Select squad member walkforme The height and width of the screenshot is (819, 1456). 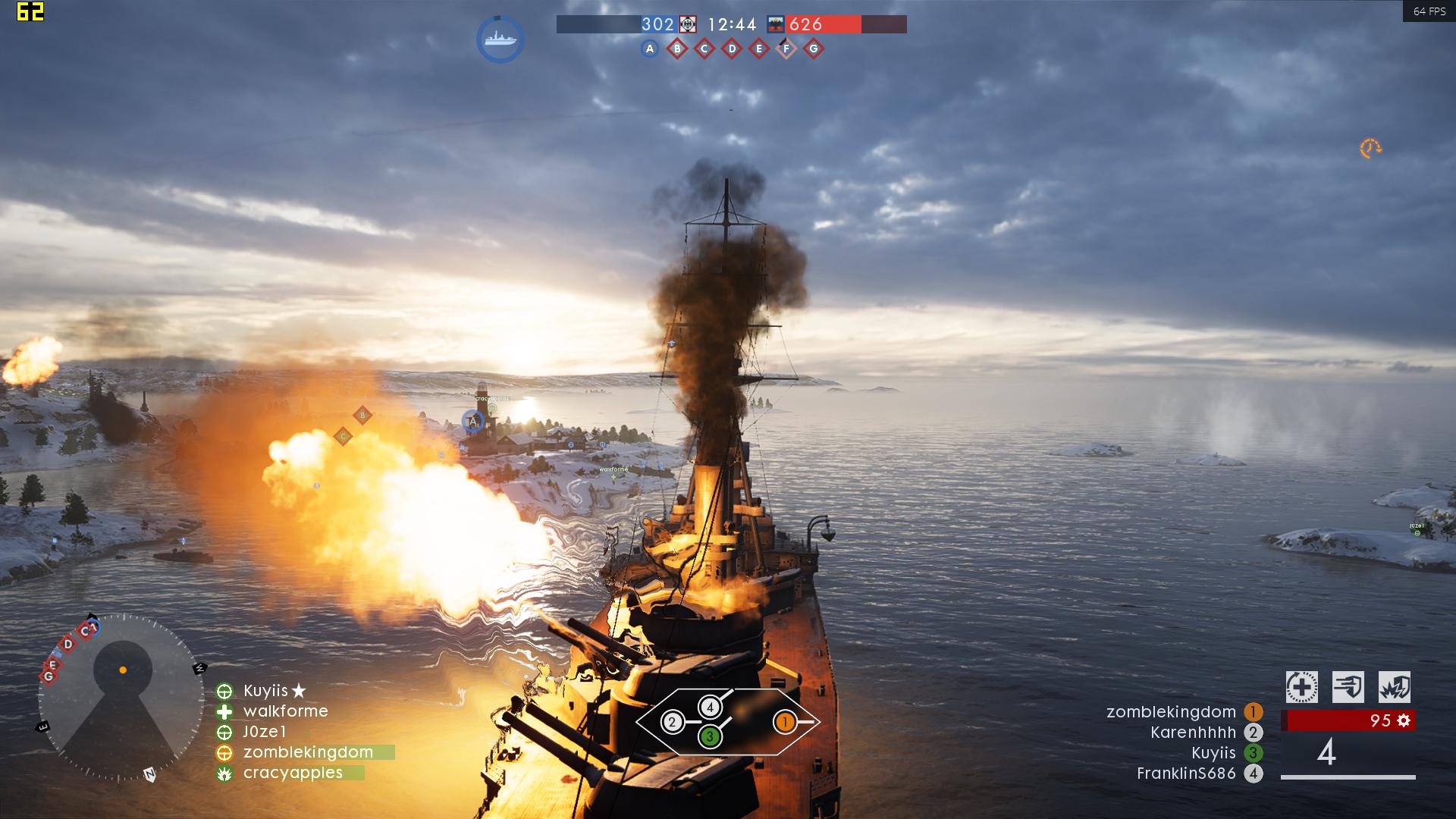(285, 711)
